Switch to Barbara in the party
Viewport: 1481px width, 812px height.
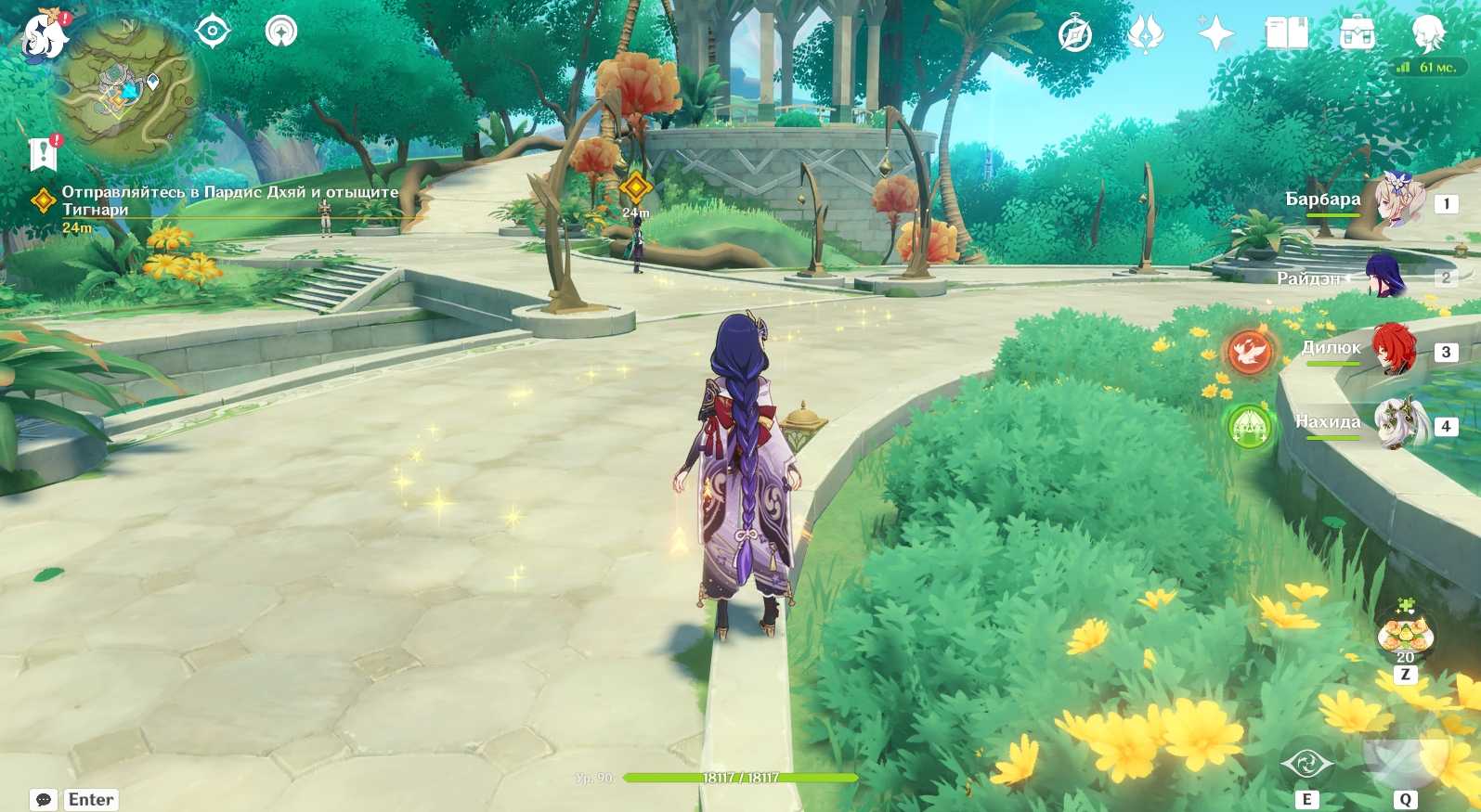1398,200
